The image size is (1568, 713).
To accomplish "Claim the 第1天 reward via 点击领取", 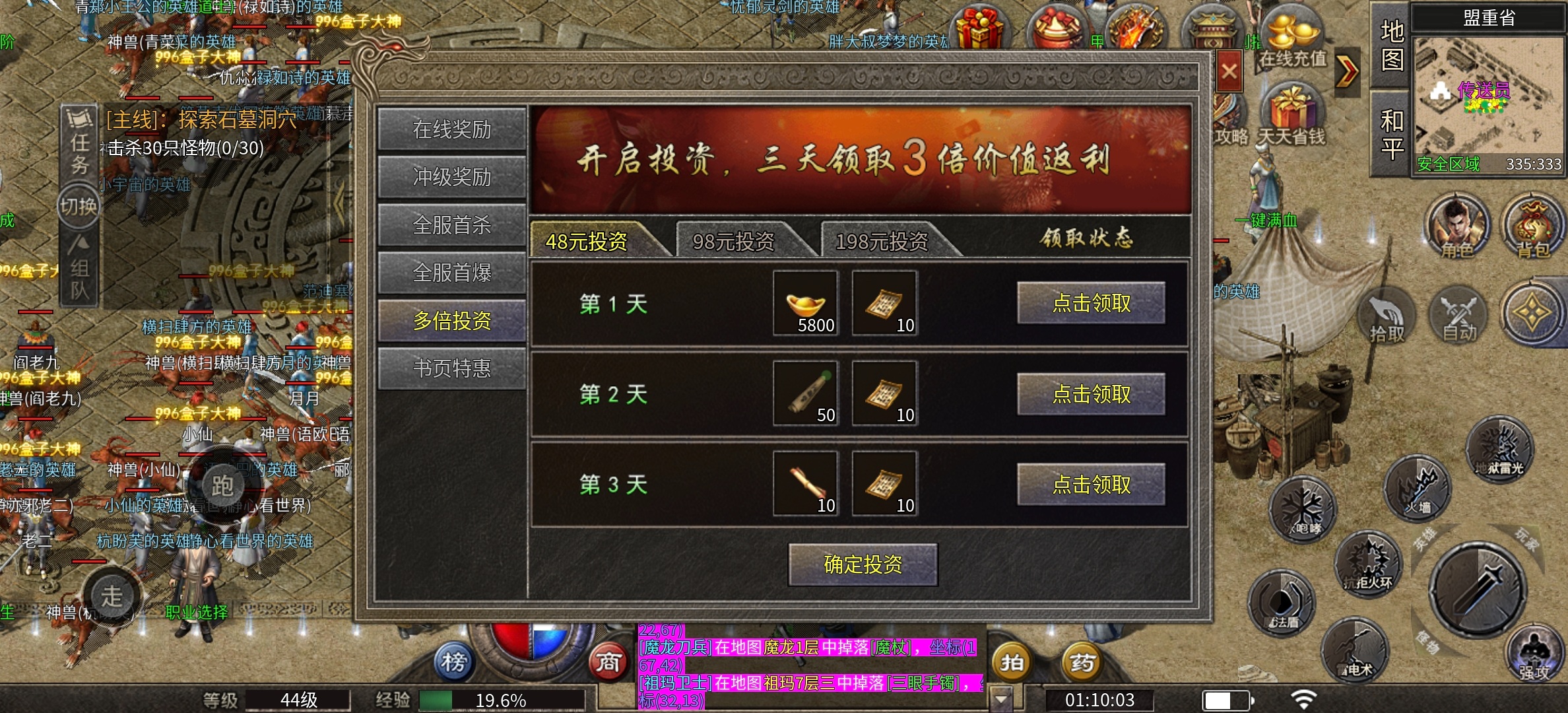I will (x=1091, y=304).
